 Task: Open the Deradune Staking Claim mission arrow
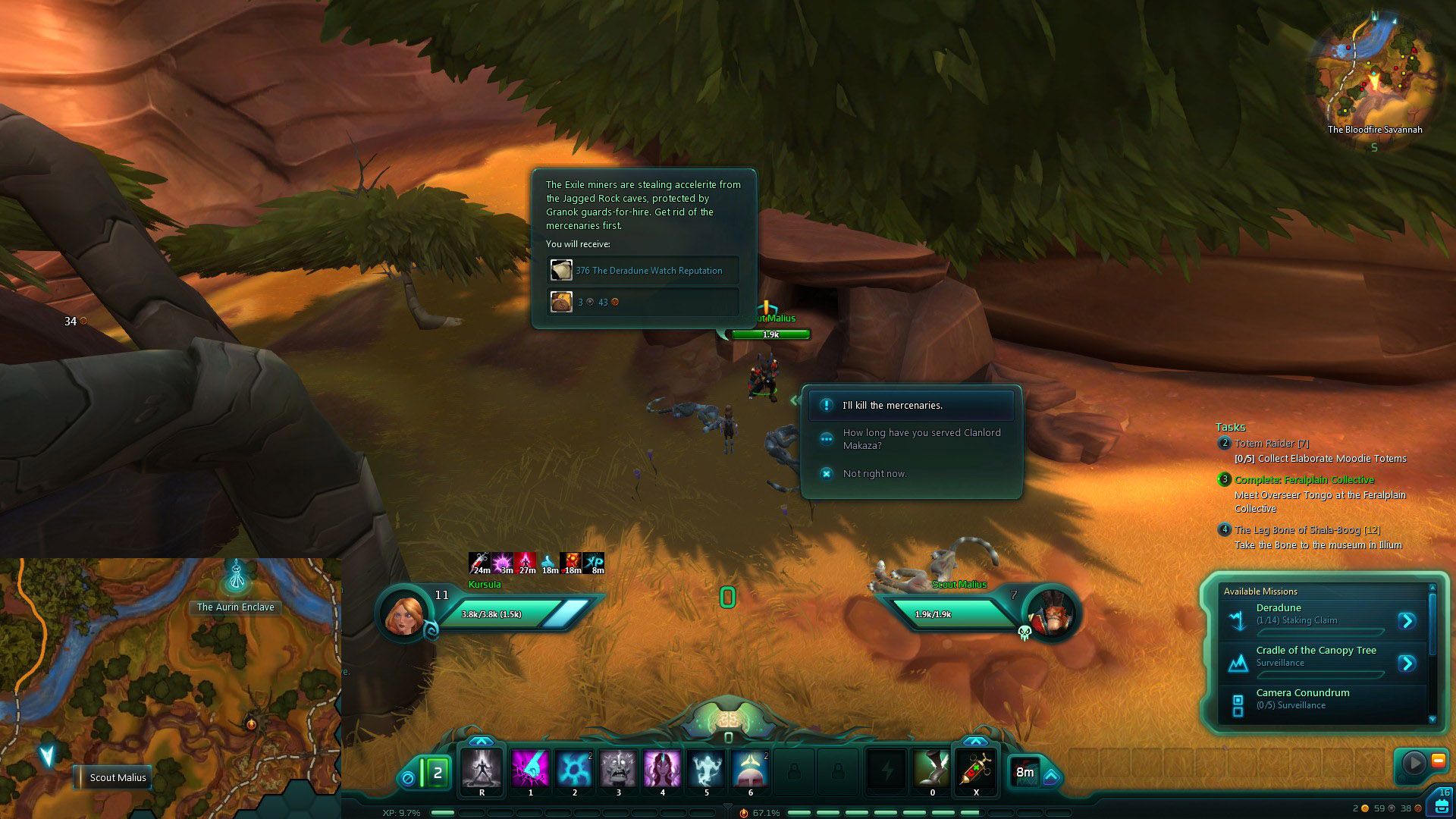pos(1407,621)
